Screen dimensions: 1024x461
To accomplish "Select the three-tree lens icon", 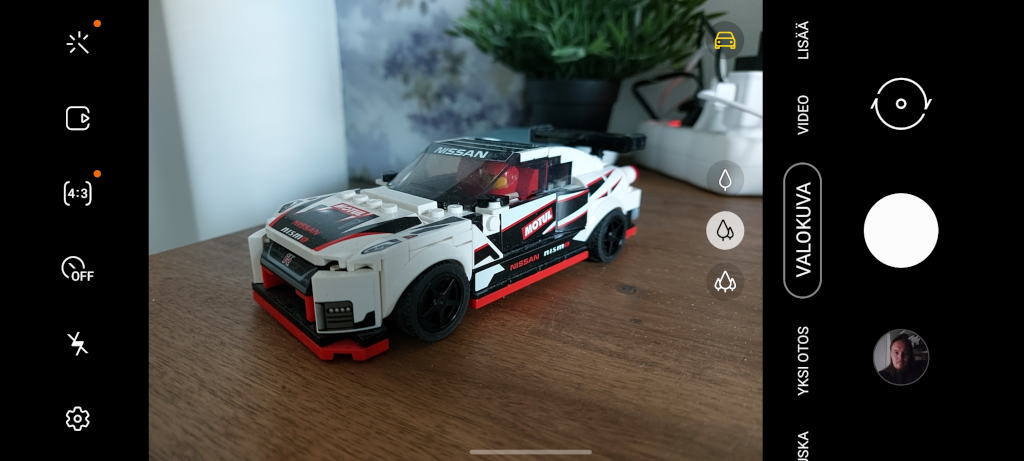I will tap(725, 282).
